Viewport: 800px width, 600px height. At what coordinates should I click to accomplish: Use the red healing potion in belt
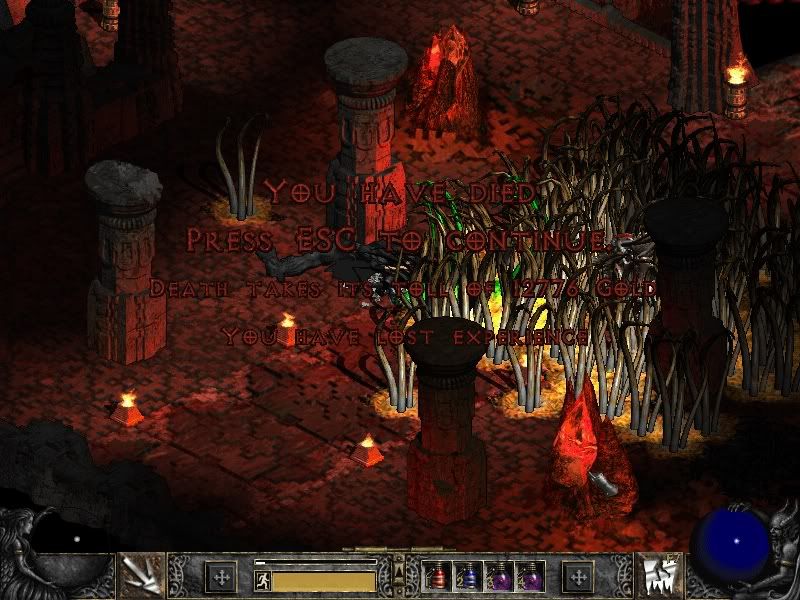coord(434,577)
